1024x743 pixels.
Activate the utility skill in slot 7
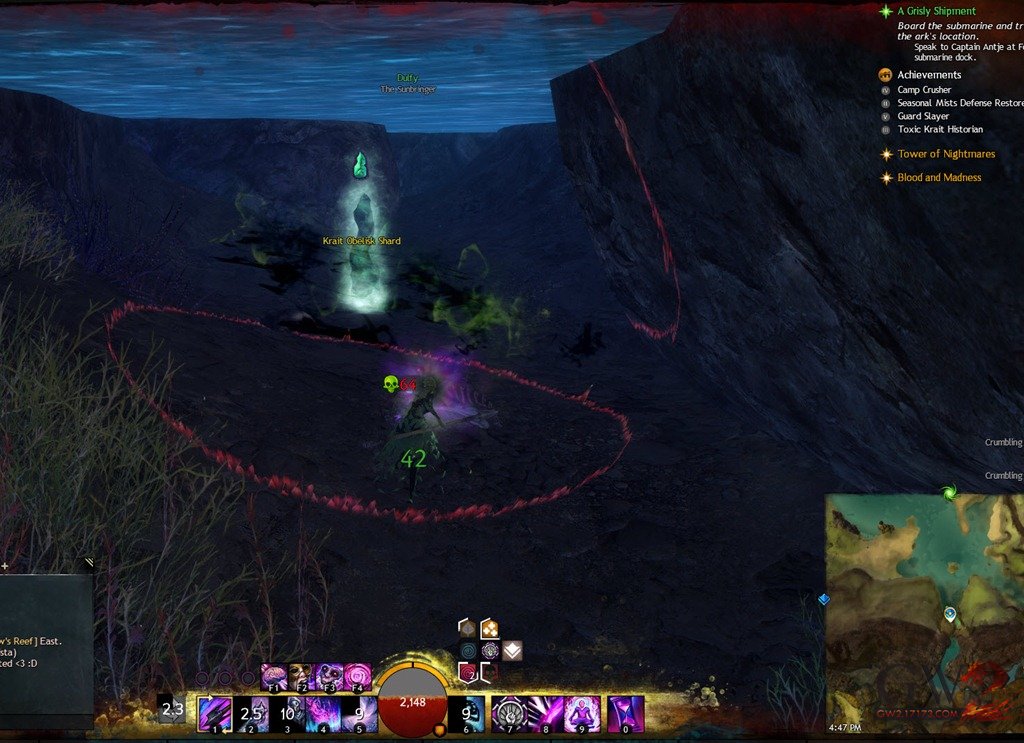(x=509, y=714)
